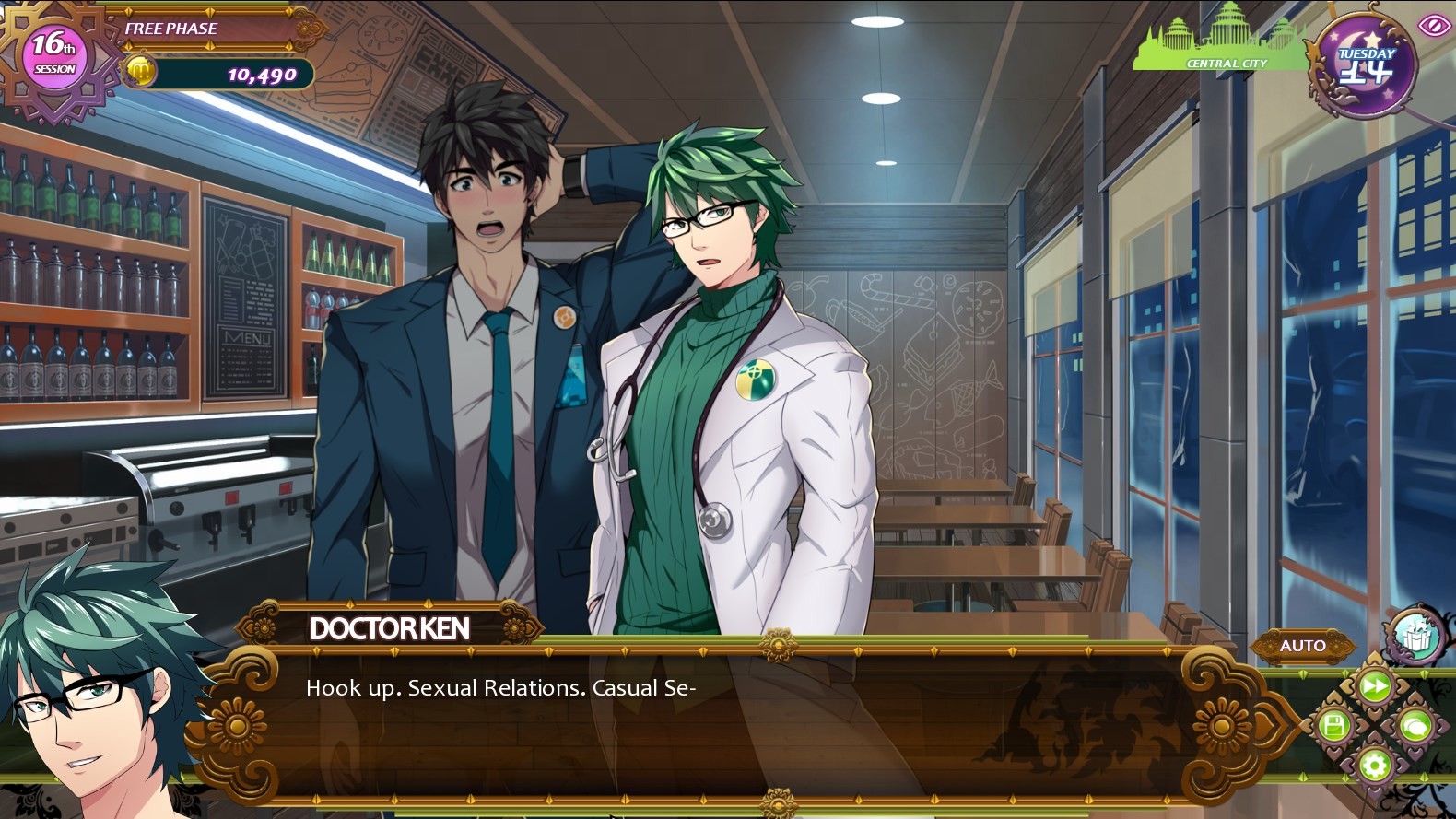Open the save menu via floppy disk icon
This screenshot has width=1456, height=819.
click(1334, 726)
